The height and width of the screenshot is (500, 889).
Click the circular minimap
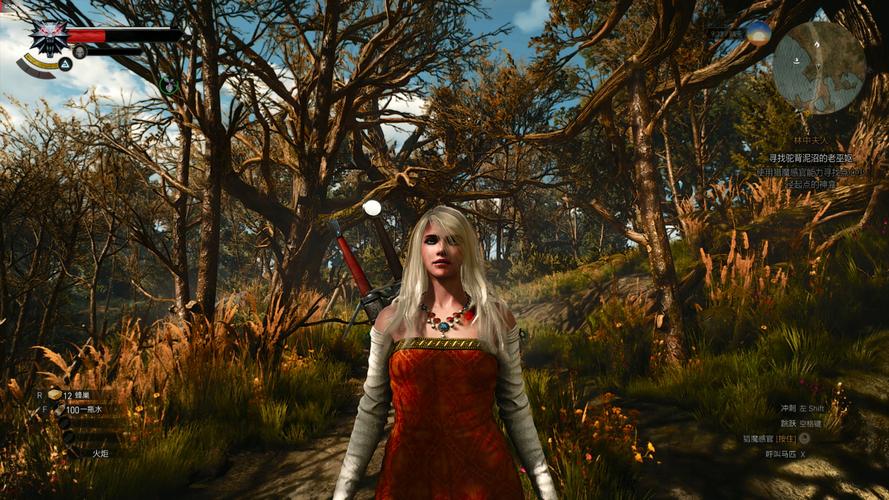[819, 67]
